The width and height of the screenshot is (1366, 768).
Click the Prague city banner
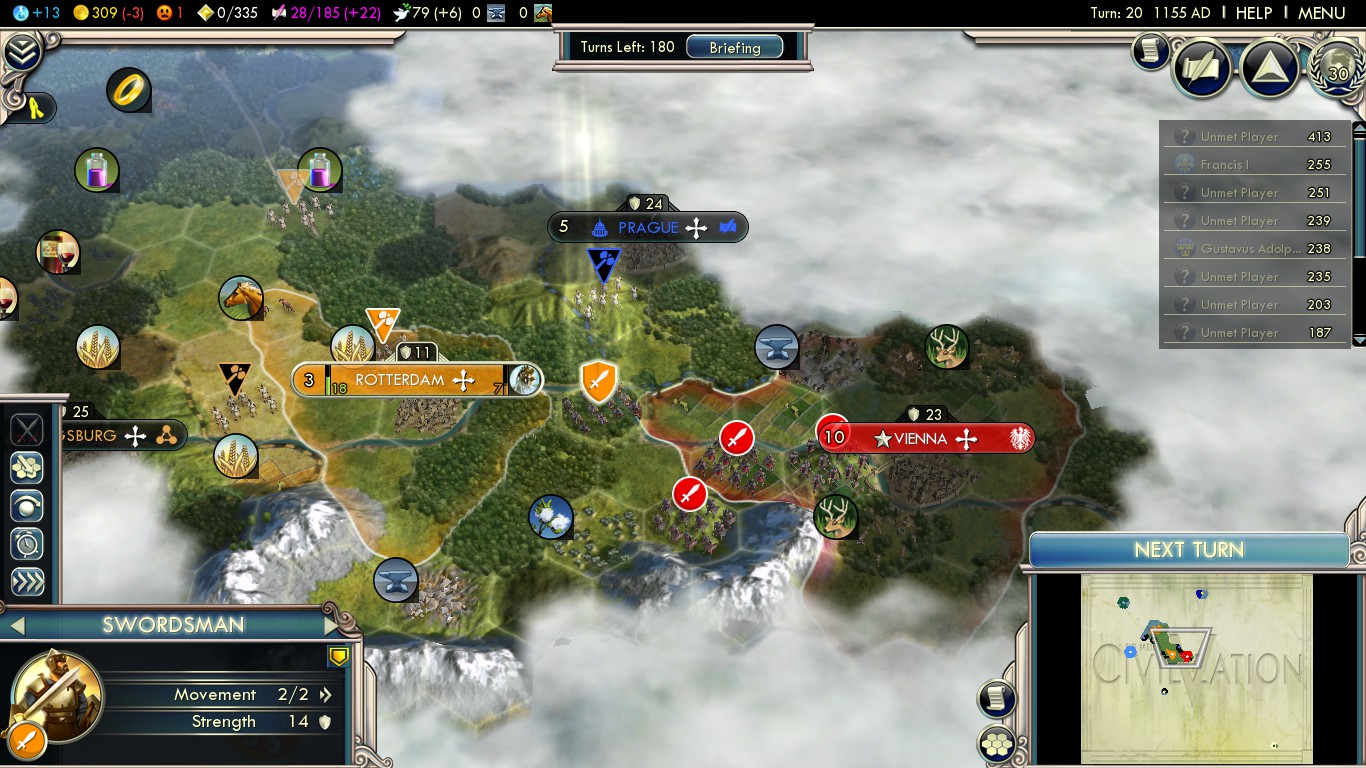648,228
